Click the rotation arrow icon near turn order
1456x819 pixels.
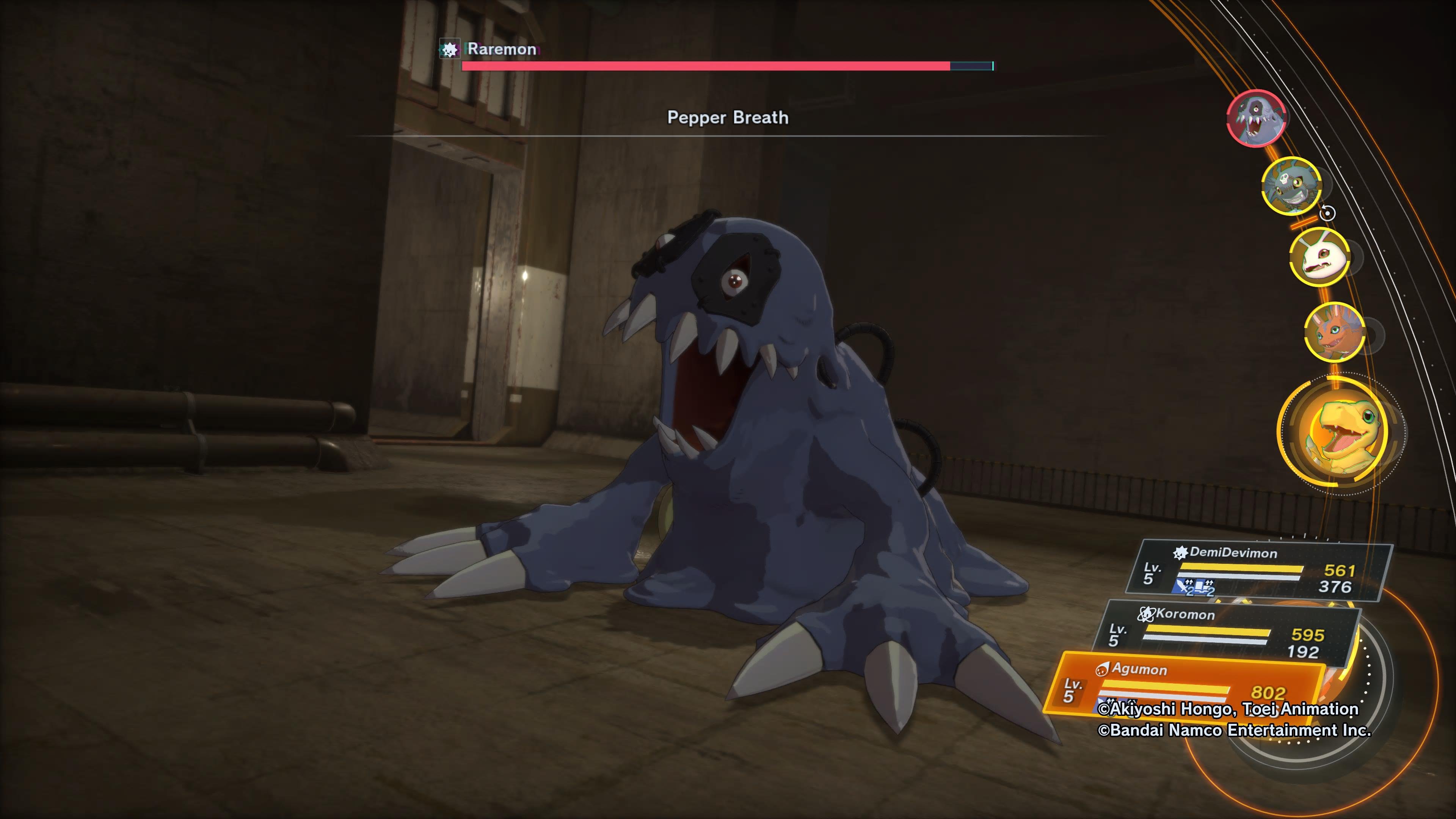click(x=1328, y=212)
